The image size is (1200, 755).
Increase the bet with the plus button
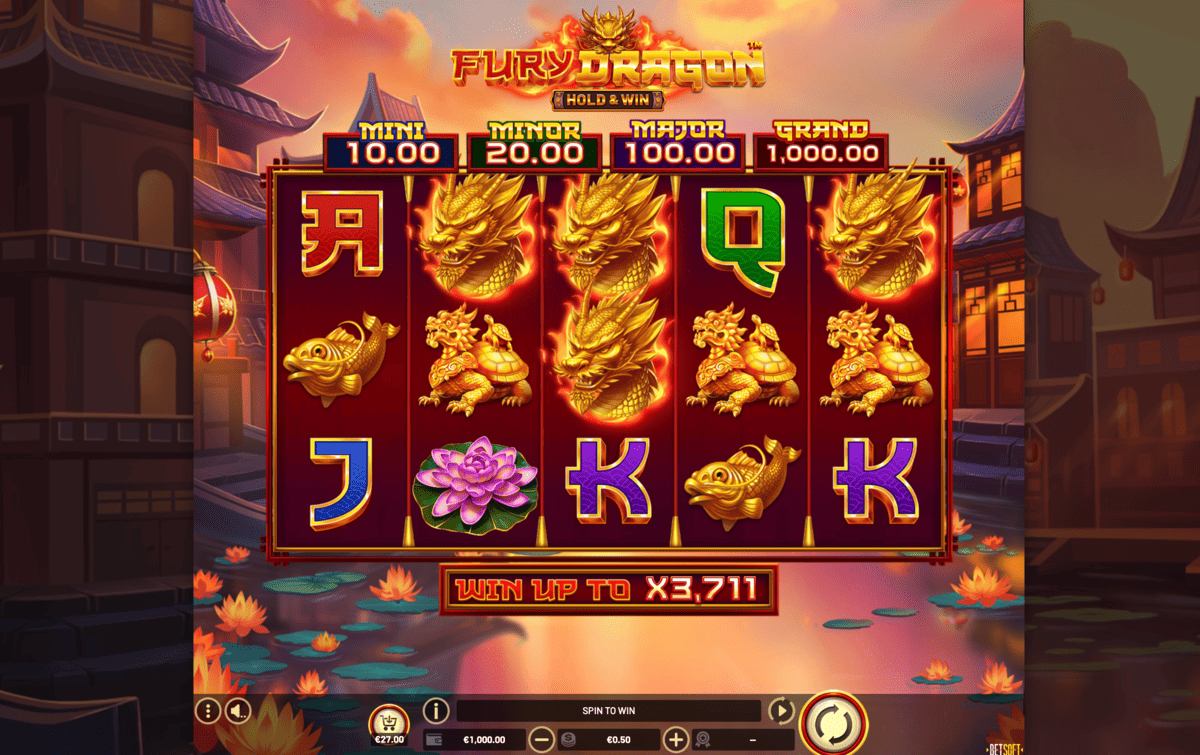click(x=677, y=740)
